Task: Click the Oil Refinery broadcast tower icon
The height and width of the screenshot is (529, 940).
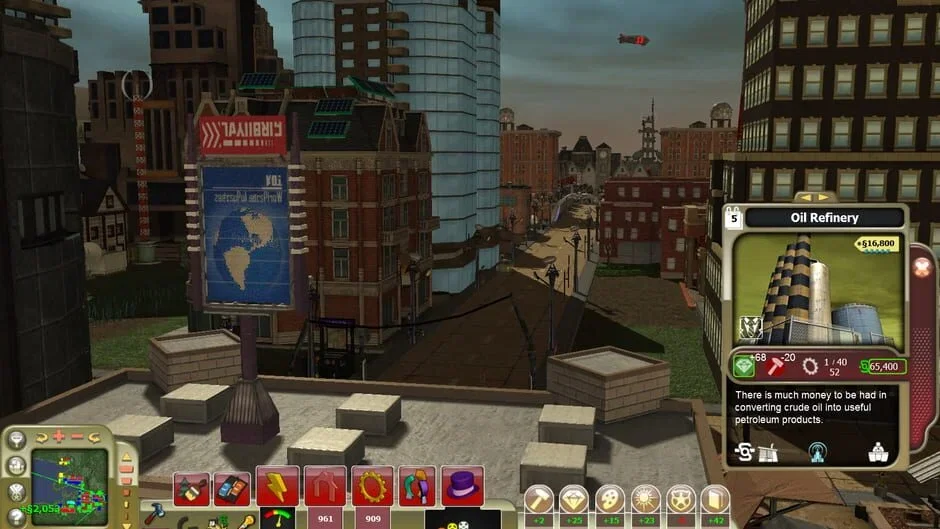Action: pos(817,451)
